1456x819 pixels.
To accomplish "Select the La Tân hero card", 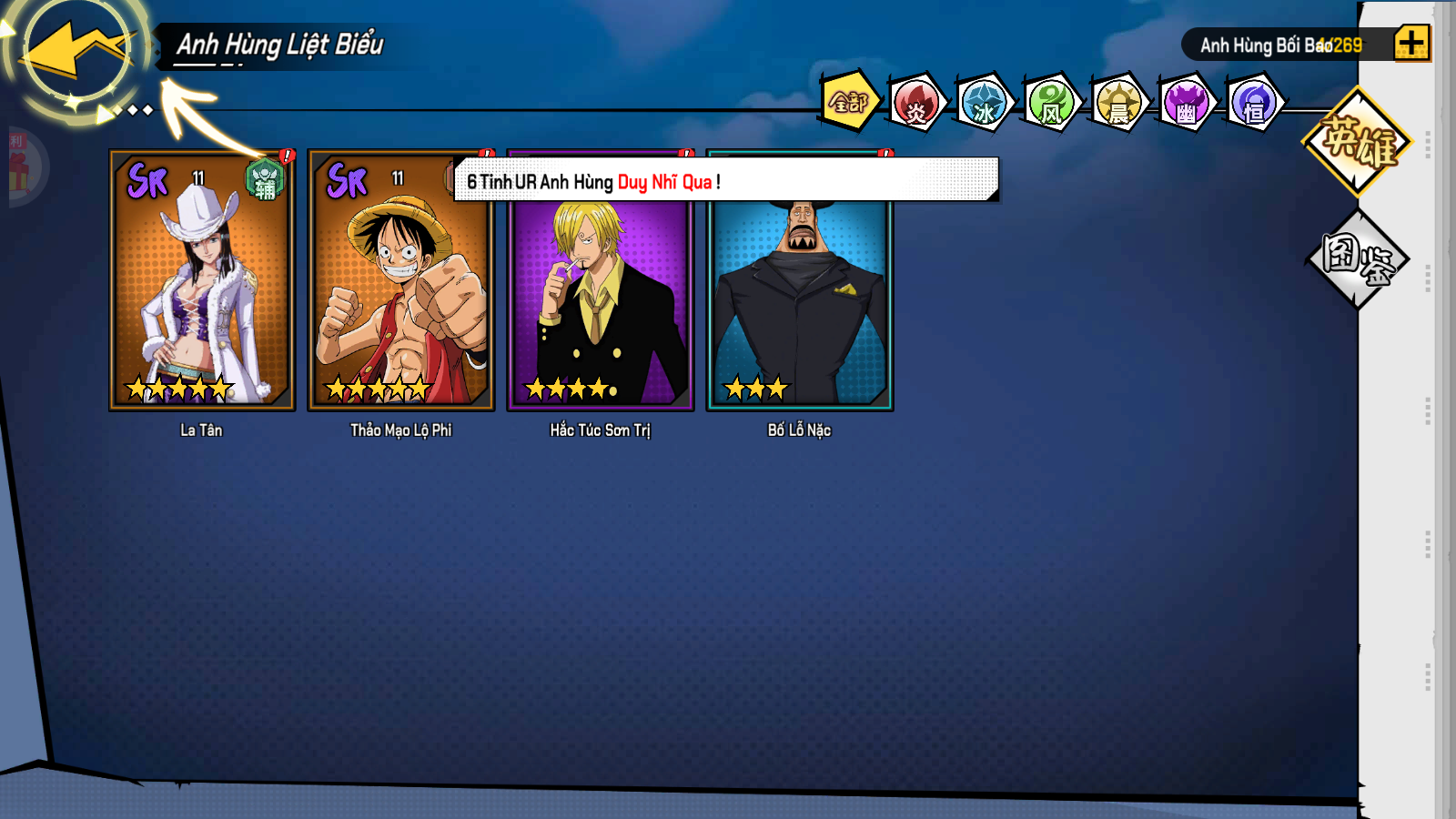I will [x=202, y=280].
